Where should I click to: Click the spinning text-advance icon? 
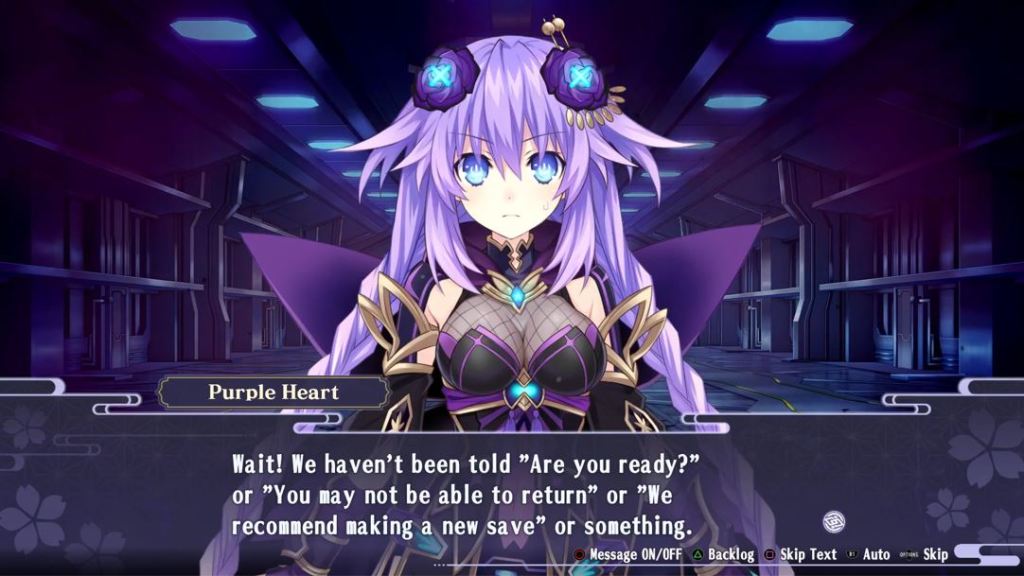pos(834,520)
